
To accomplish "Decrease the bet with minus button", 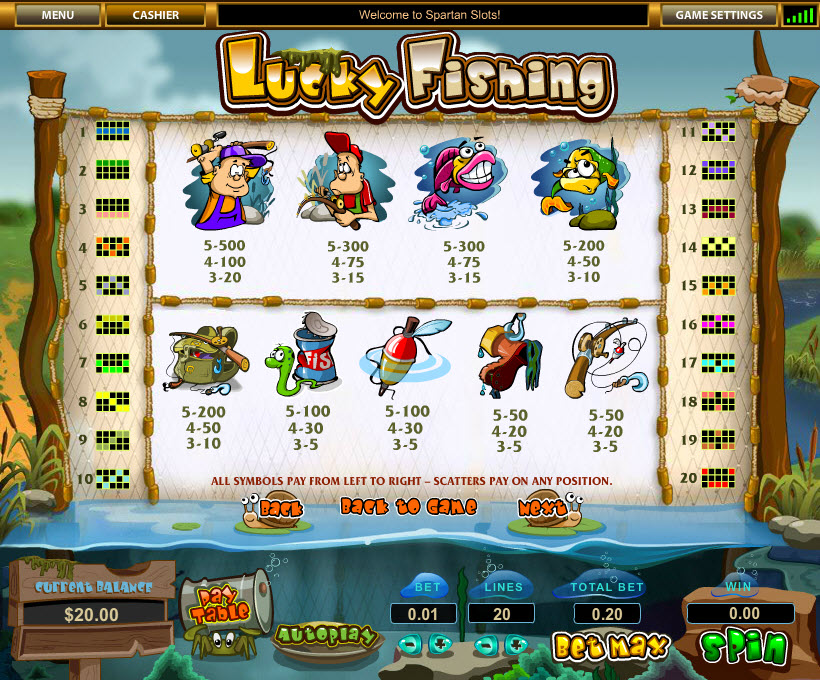I will tap(409, 644).
